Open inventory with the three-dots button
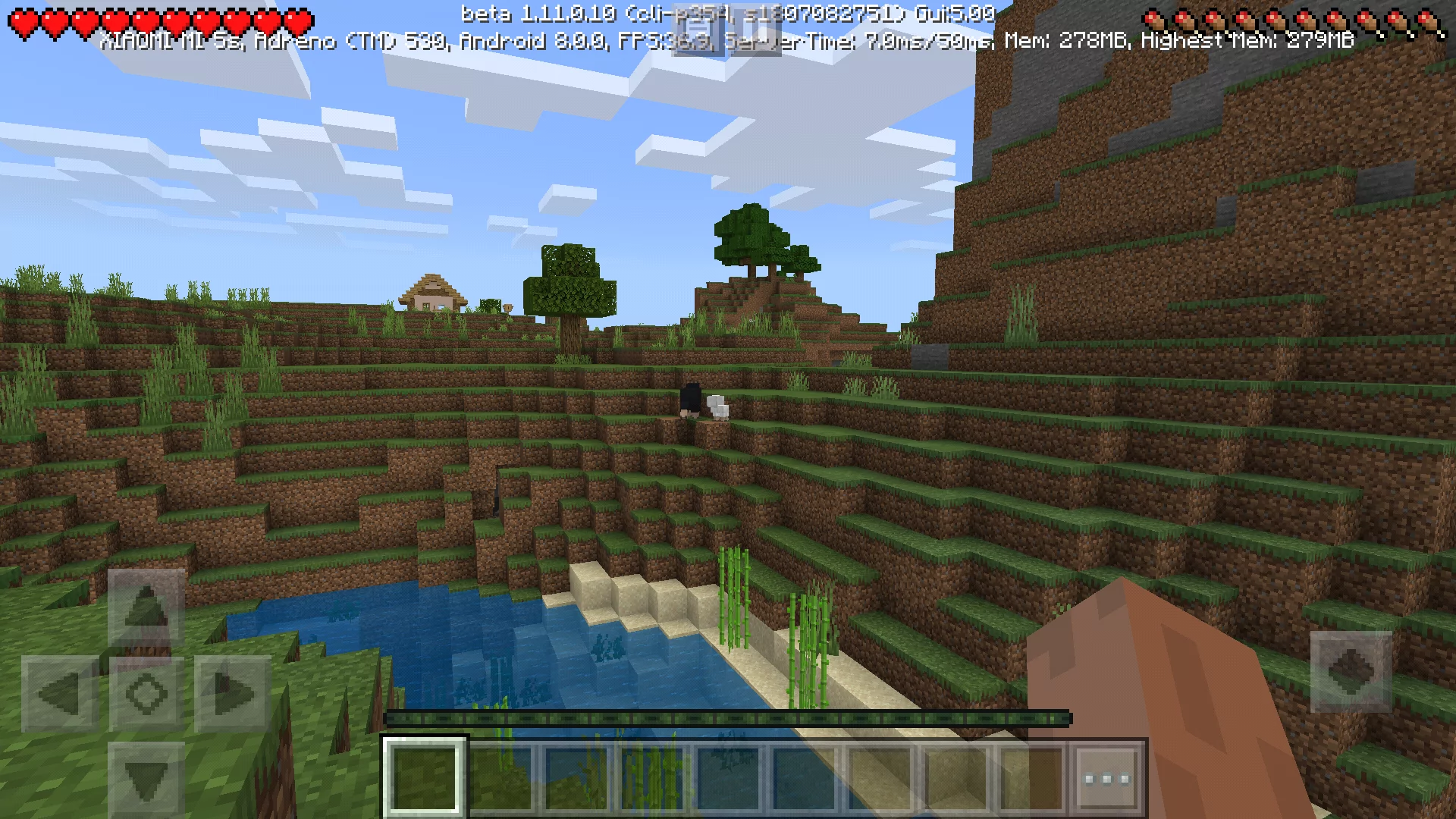The image size is (1456, 819). (1106, 778)
